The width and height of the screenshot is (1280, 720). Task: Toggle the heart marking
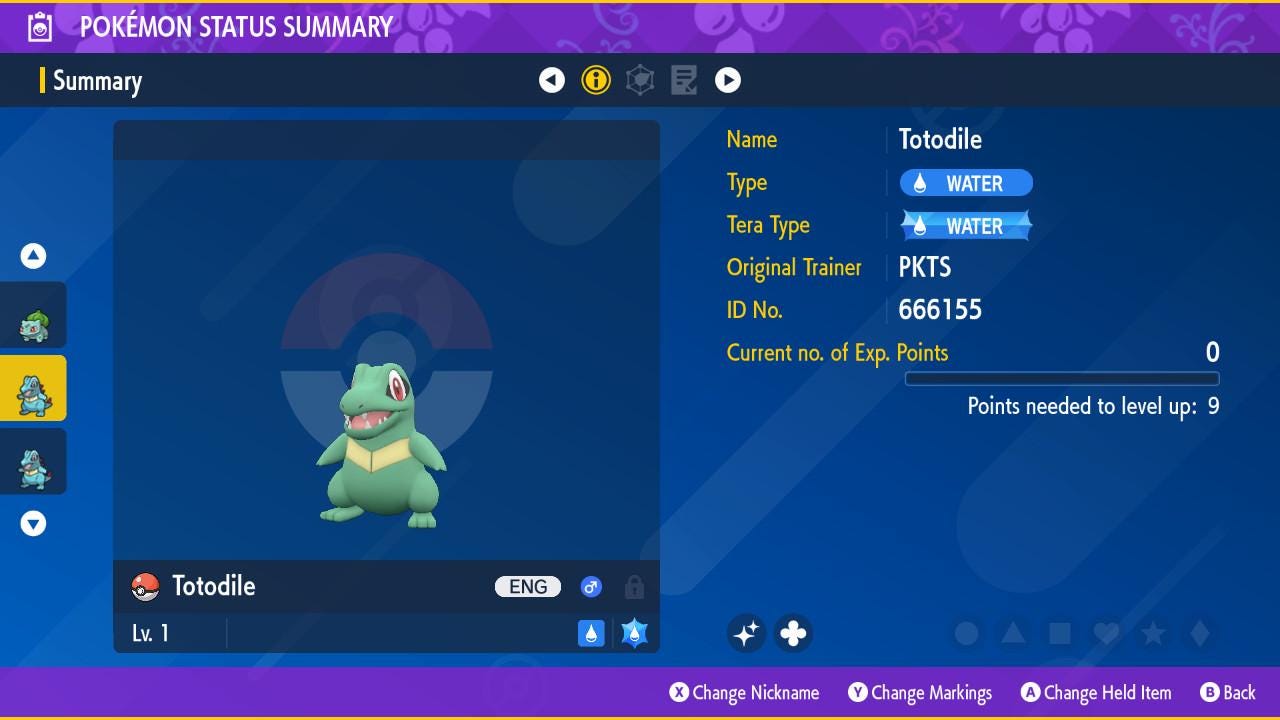1106,633
